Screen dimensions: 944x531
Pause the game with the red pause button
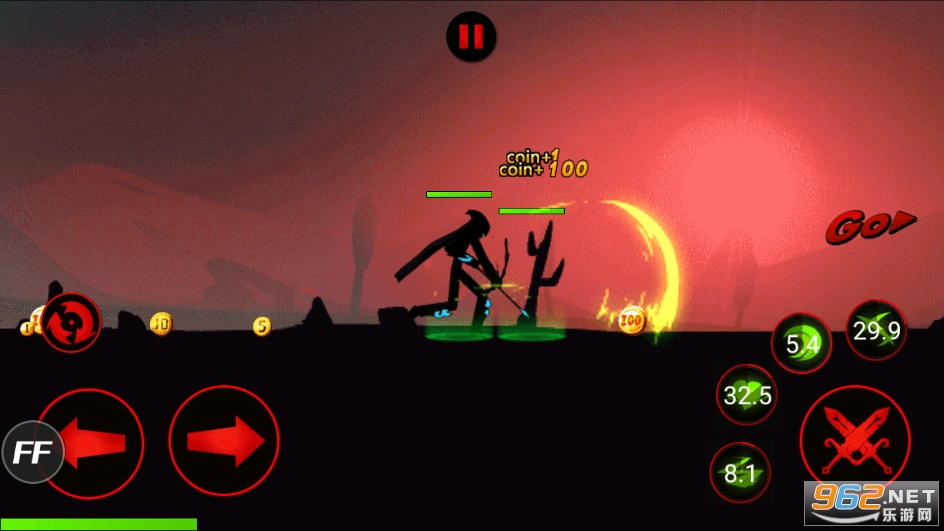click(471, 38)
